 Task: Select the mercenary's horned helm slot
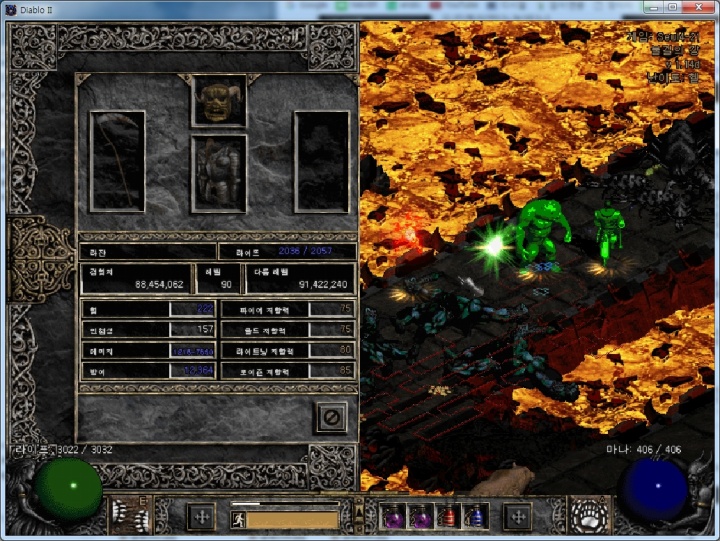point(219,100)
